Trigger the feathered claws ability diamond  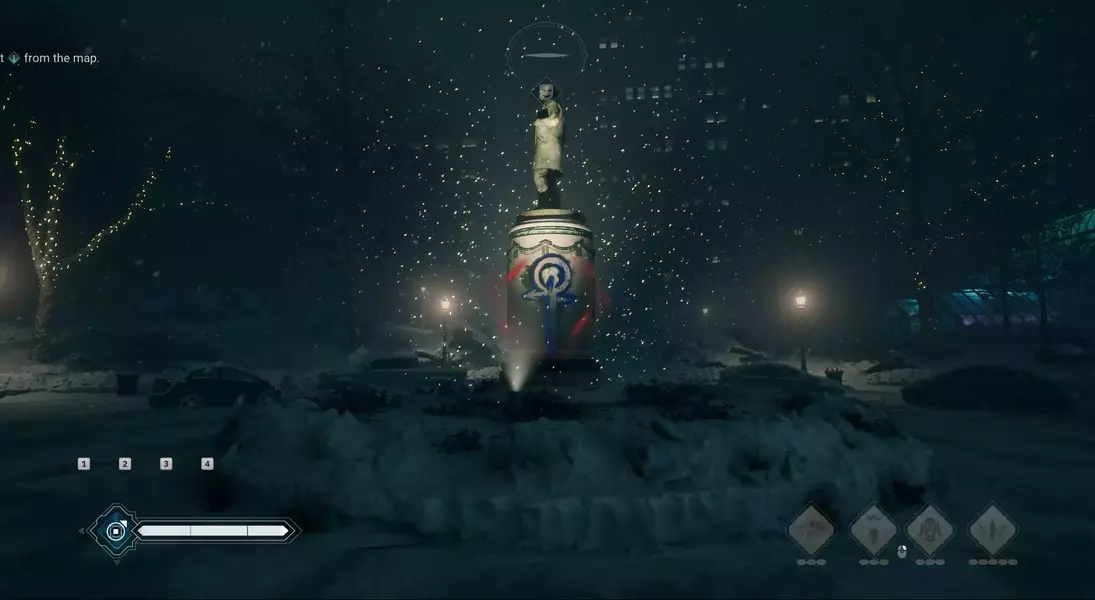coord(993,529)
